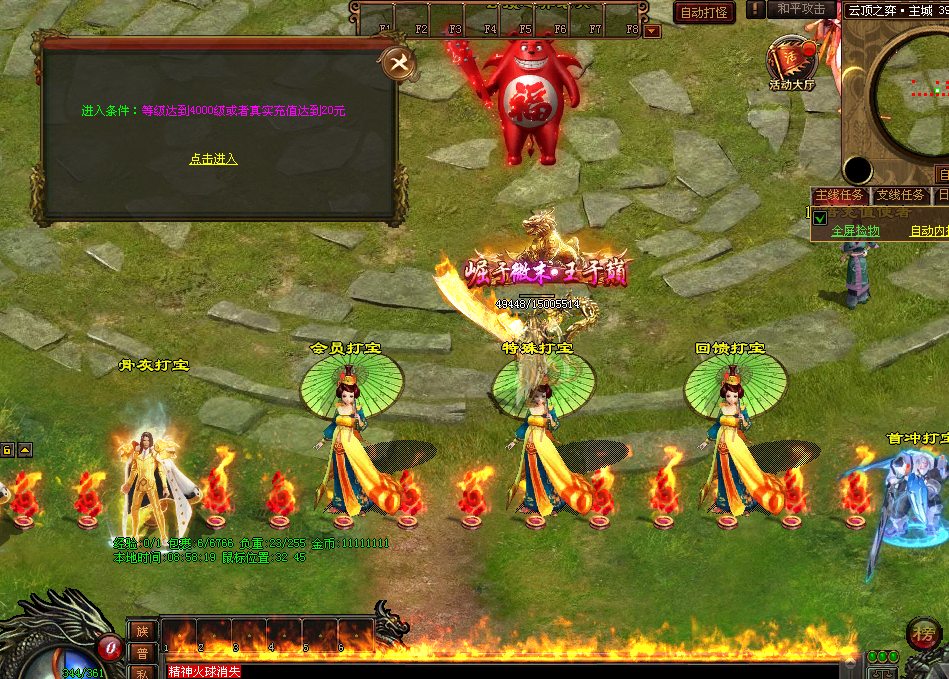This screenshot has width=949, height=679.
Task: Select quick slot 1 on flaming hotbar
Action: click(179, 636)
